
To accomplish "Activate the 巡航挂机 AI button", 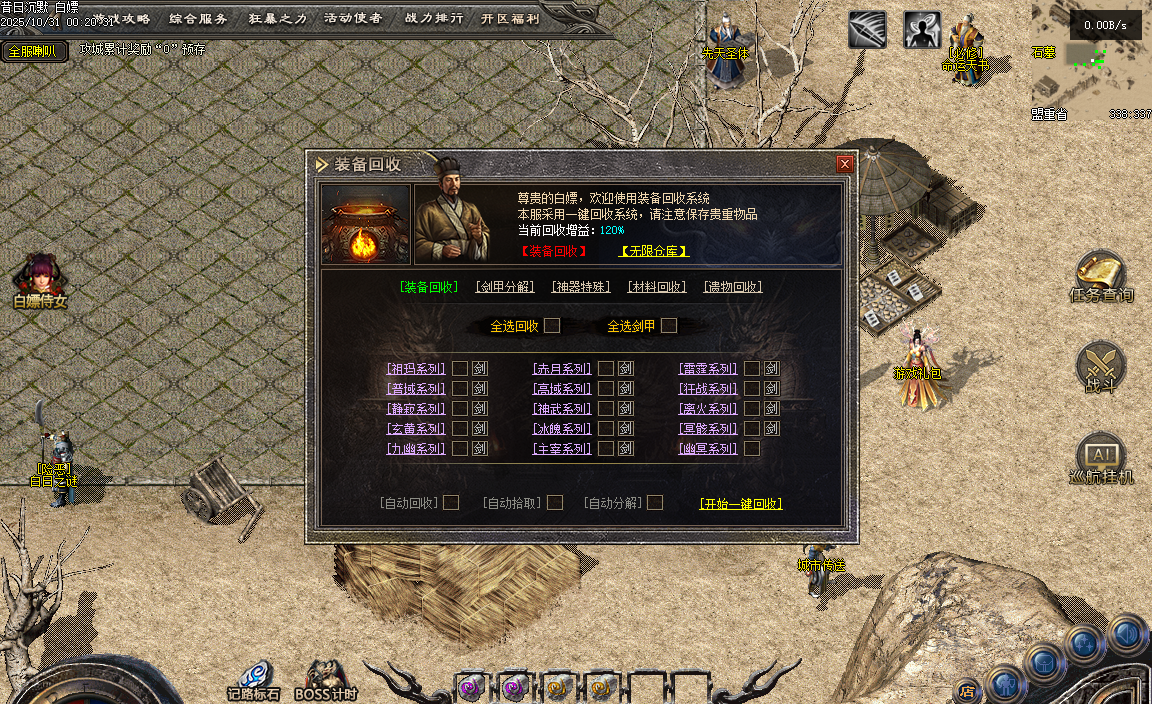I will 1101,460.
